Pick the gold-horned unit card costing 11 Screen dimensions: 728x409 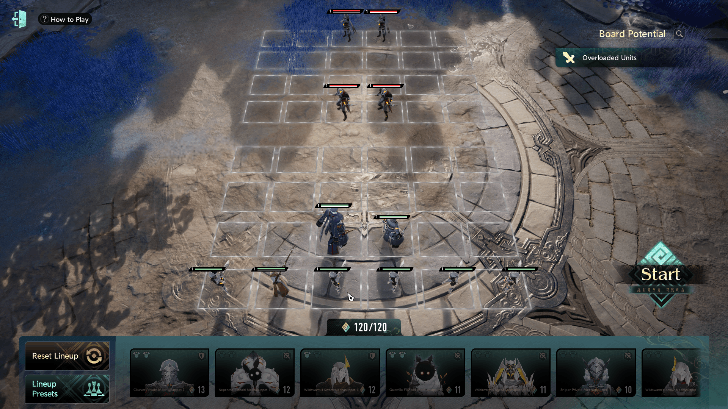(x=510, y=373)
